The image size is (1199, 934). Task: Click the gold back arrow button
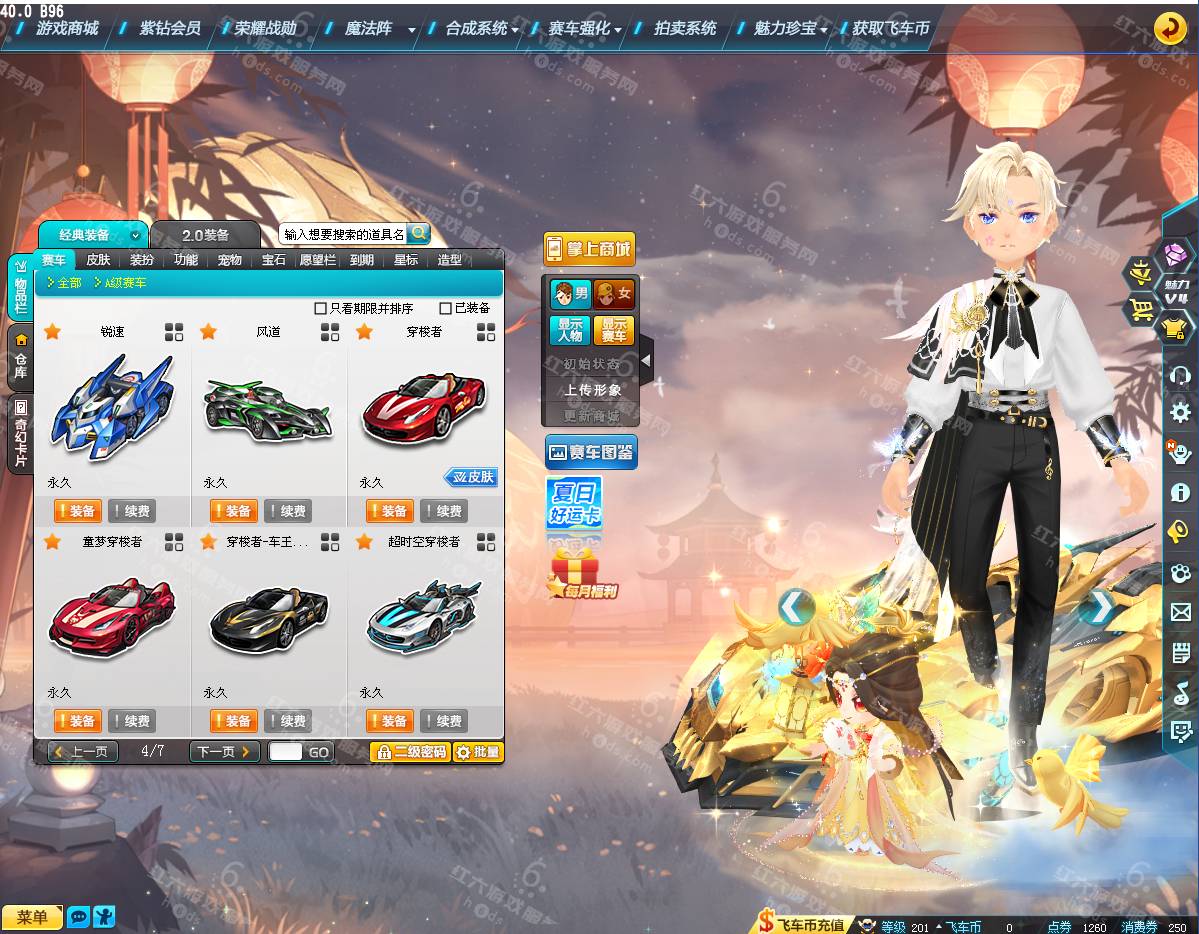[1170, 29]
